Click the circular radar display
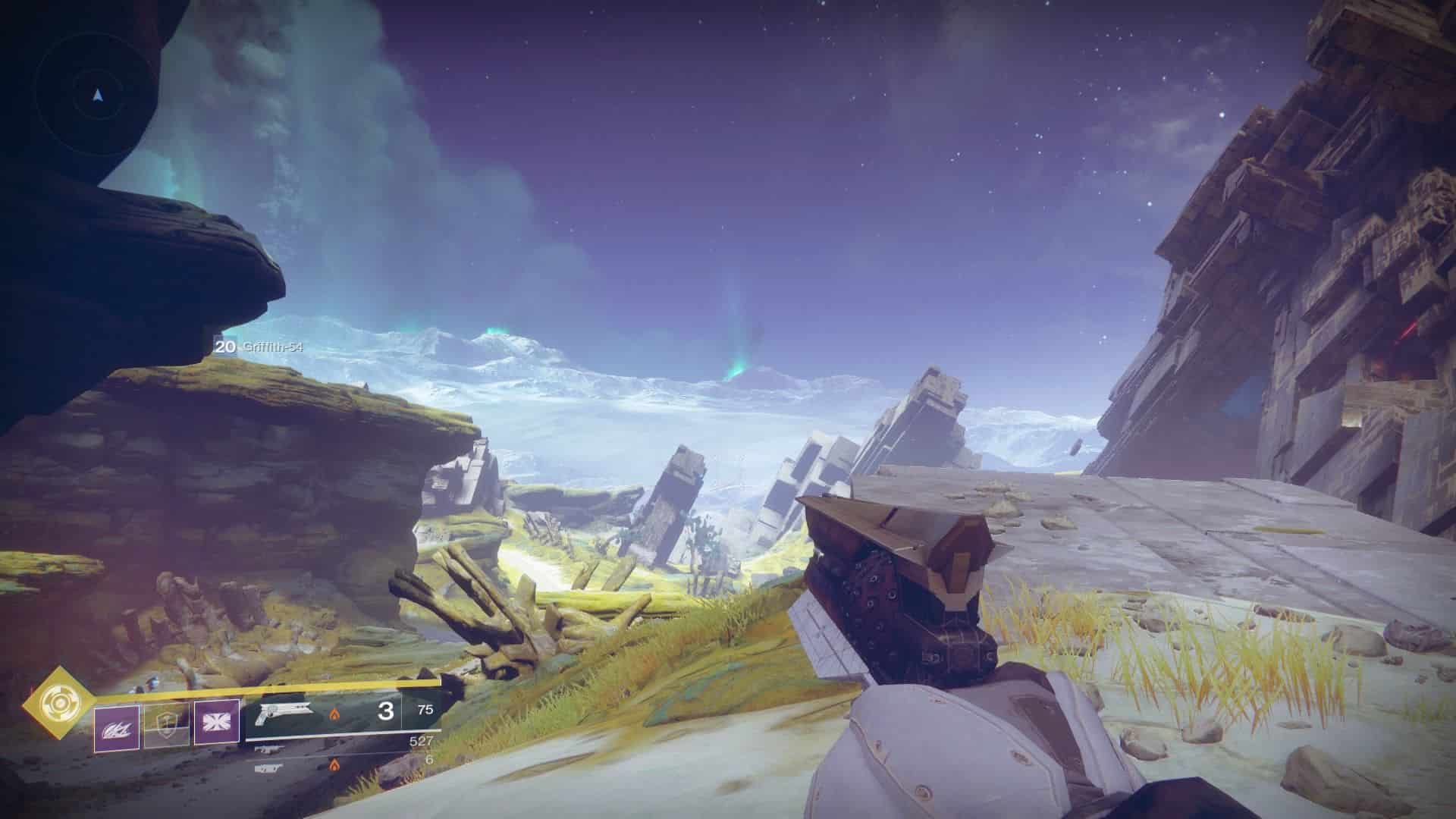Image resolution: width=1456 pixels, height=819 pixels. pyautogui.click(x=97, y=96)
